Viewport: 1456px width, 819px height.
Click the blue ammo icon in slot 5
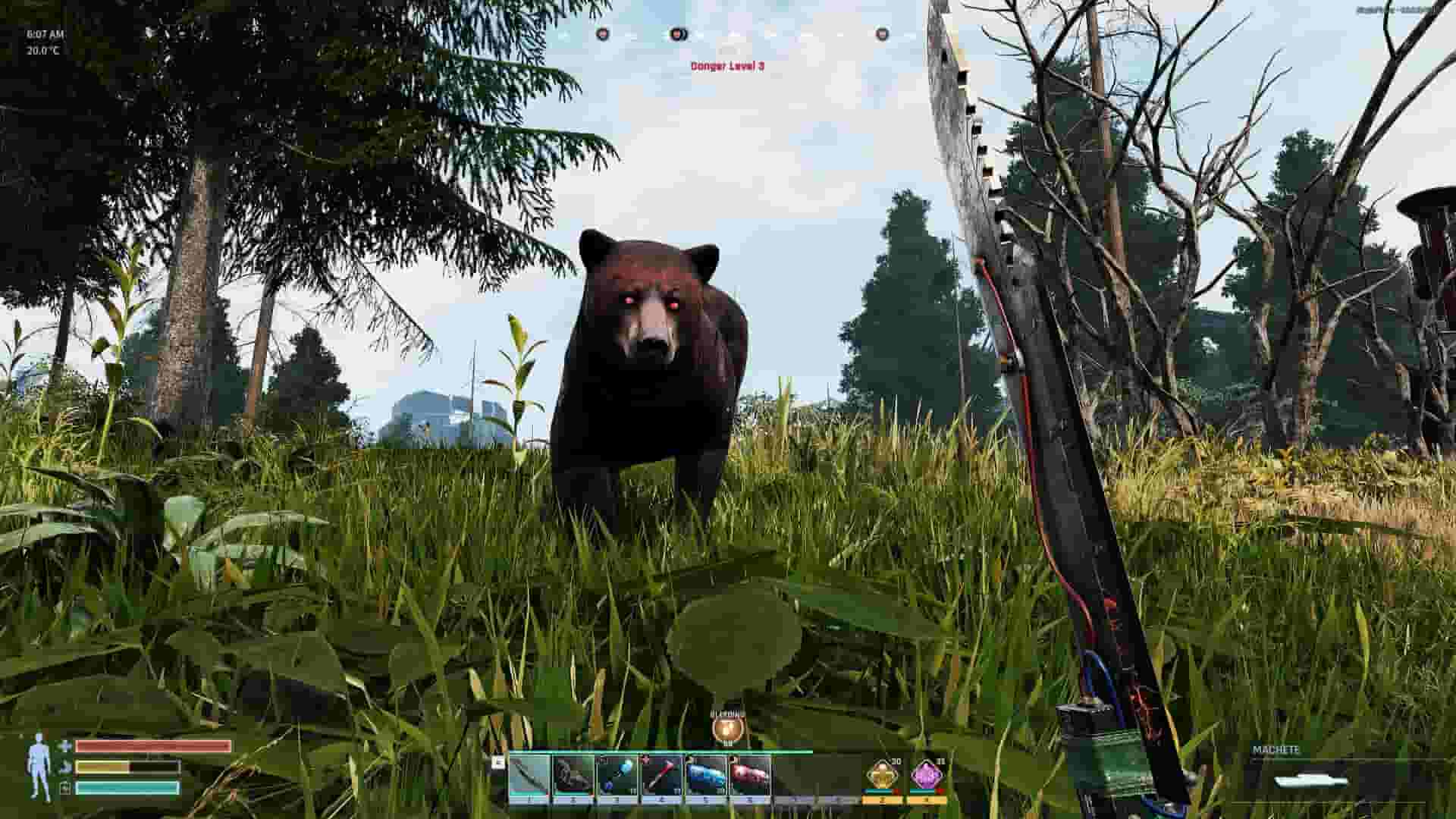pos(705,771)
